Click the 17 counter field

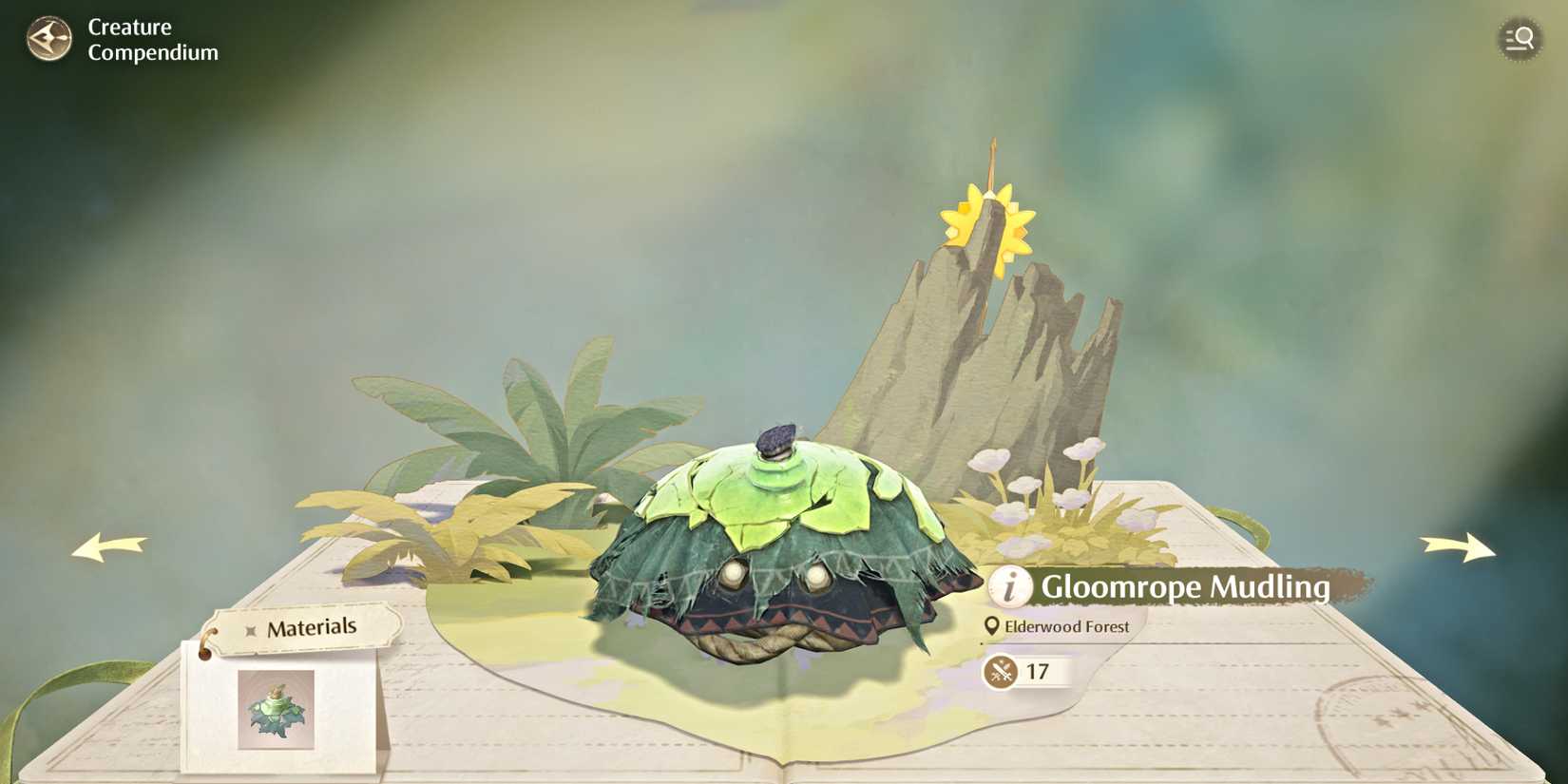pyautogui.click(x=1039, y=671)
